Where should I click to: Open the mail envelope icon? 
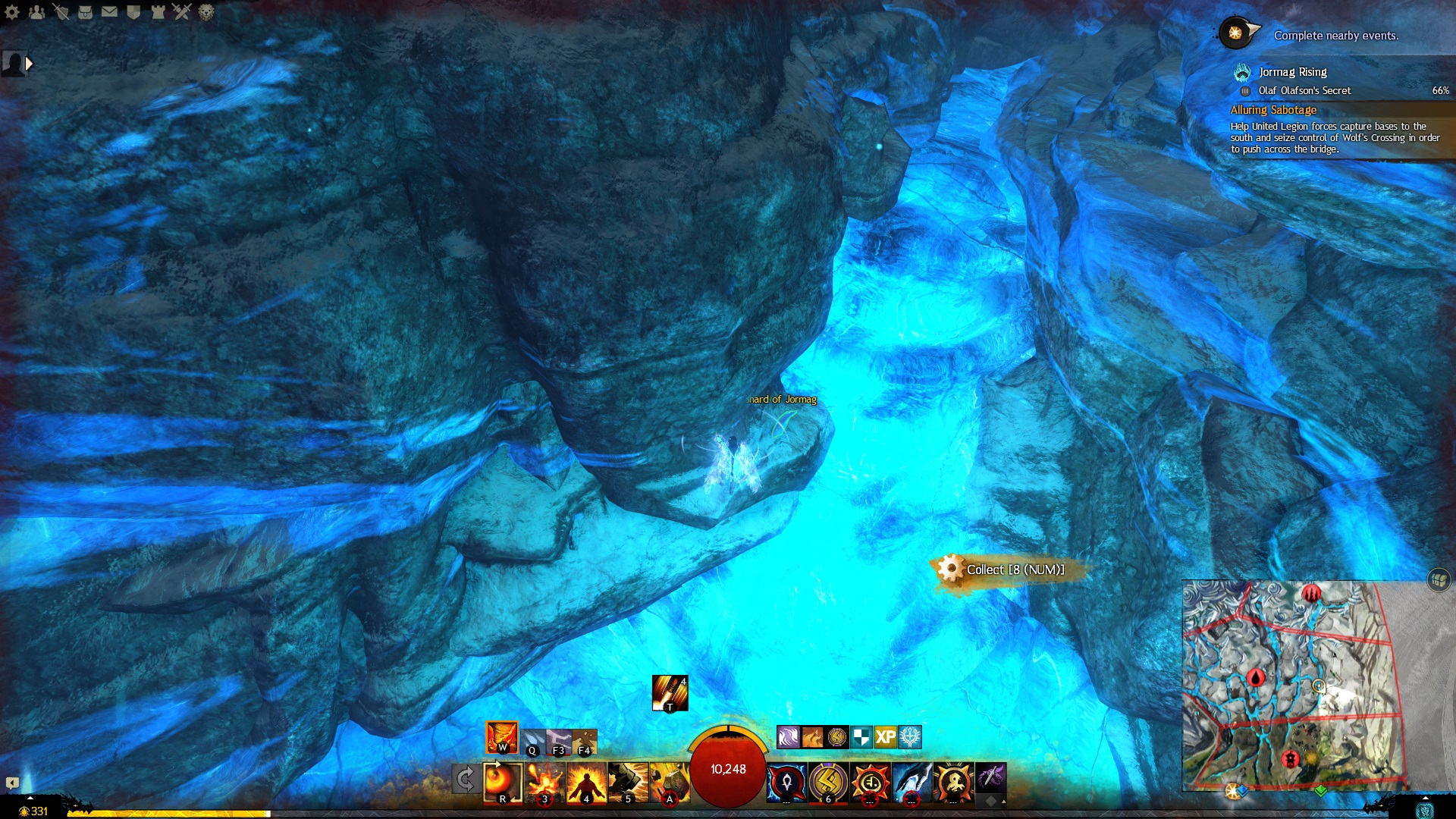(109, 11)
